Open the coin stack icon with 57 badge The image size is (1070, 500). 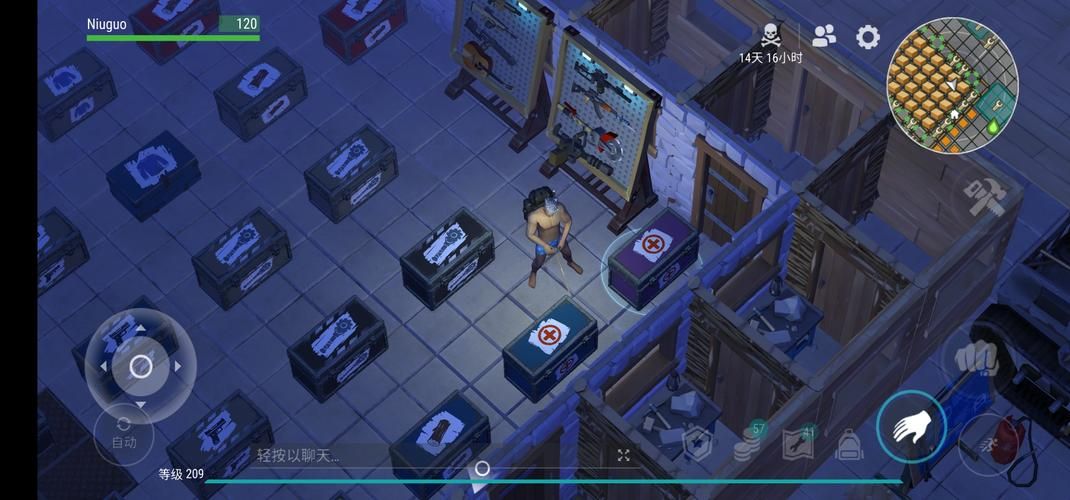coord(748,443)
